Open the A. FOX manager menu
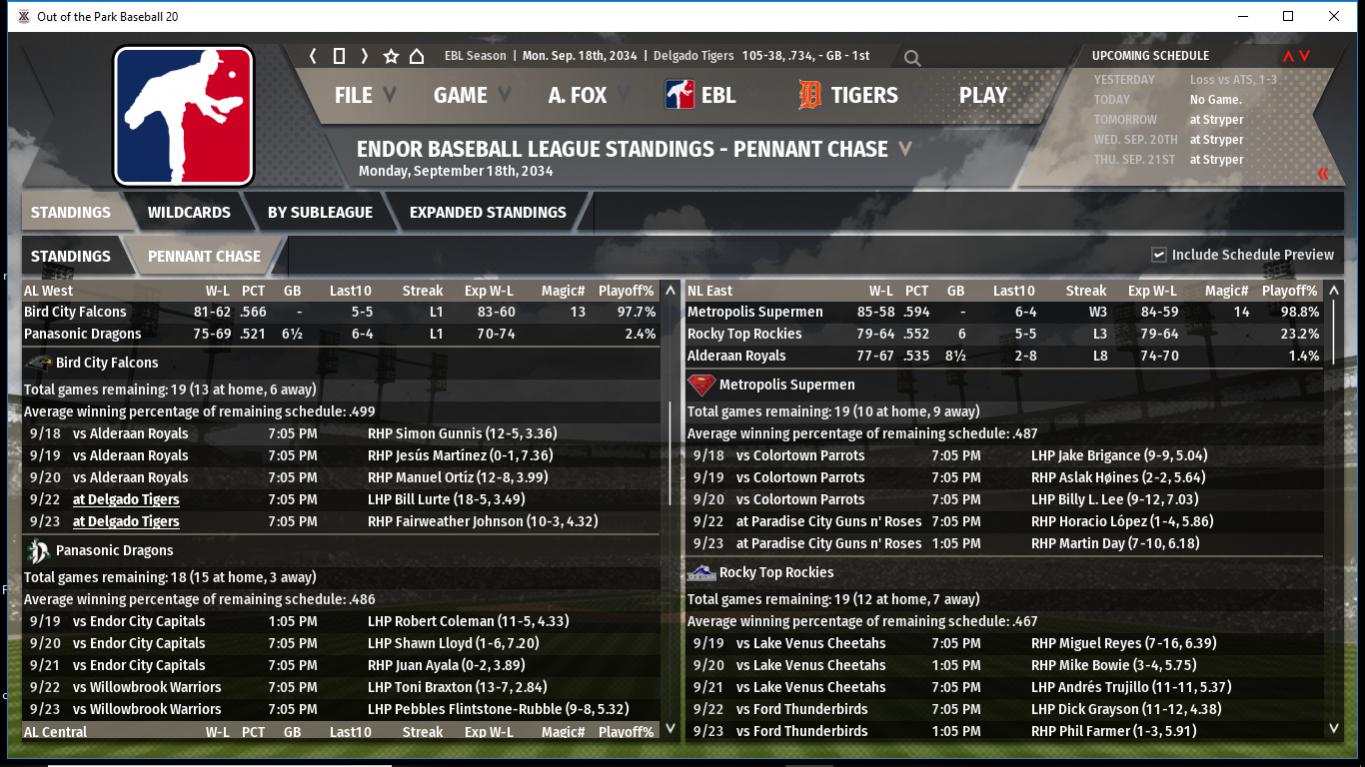 tap(577, 95)
